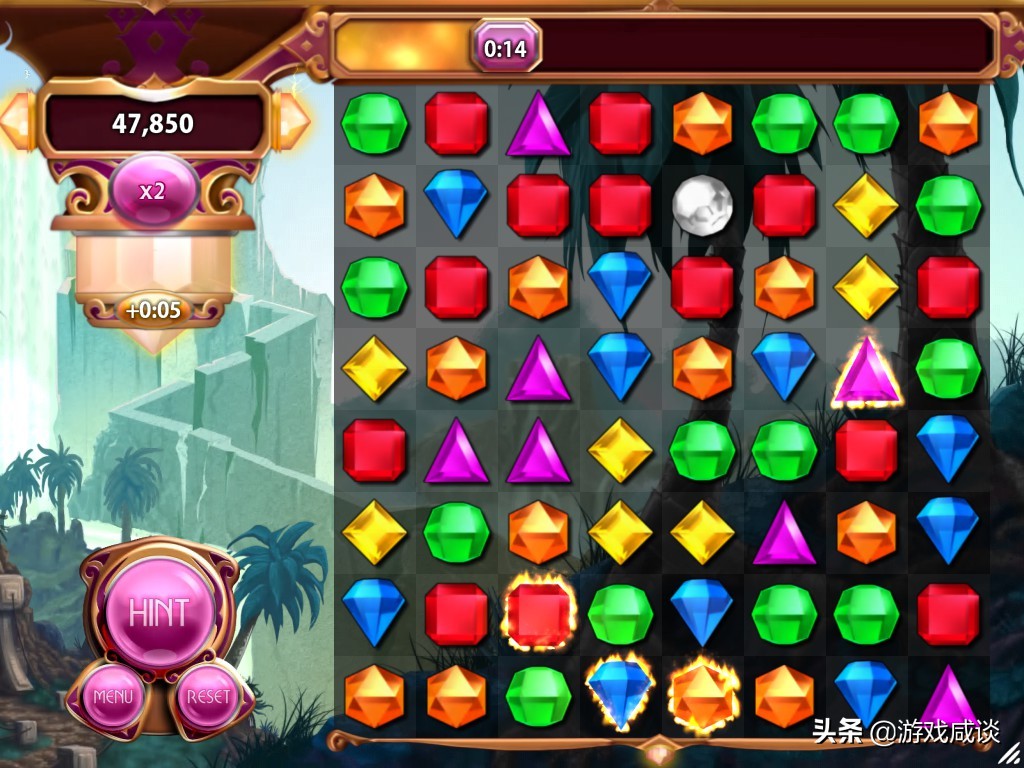Select the white round gem
The image size is (1024, 768).
click(x=703, y=206)
